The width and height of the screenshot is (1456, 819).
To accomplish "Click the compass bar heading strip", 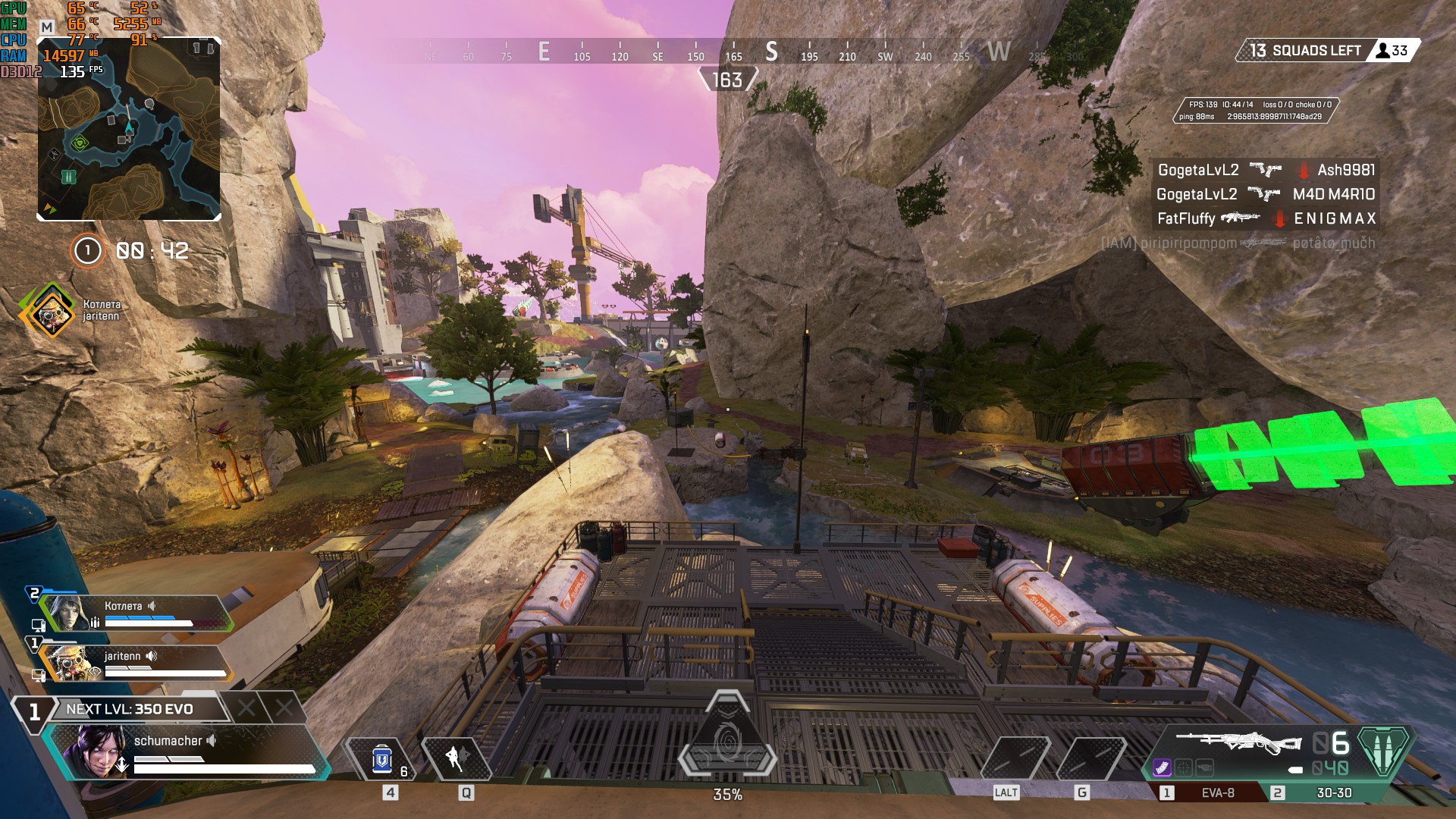I will coord(728,53).
